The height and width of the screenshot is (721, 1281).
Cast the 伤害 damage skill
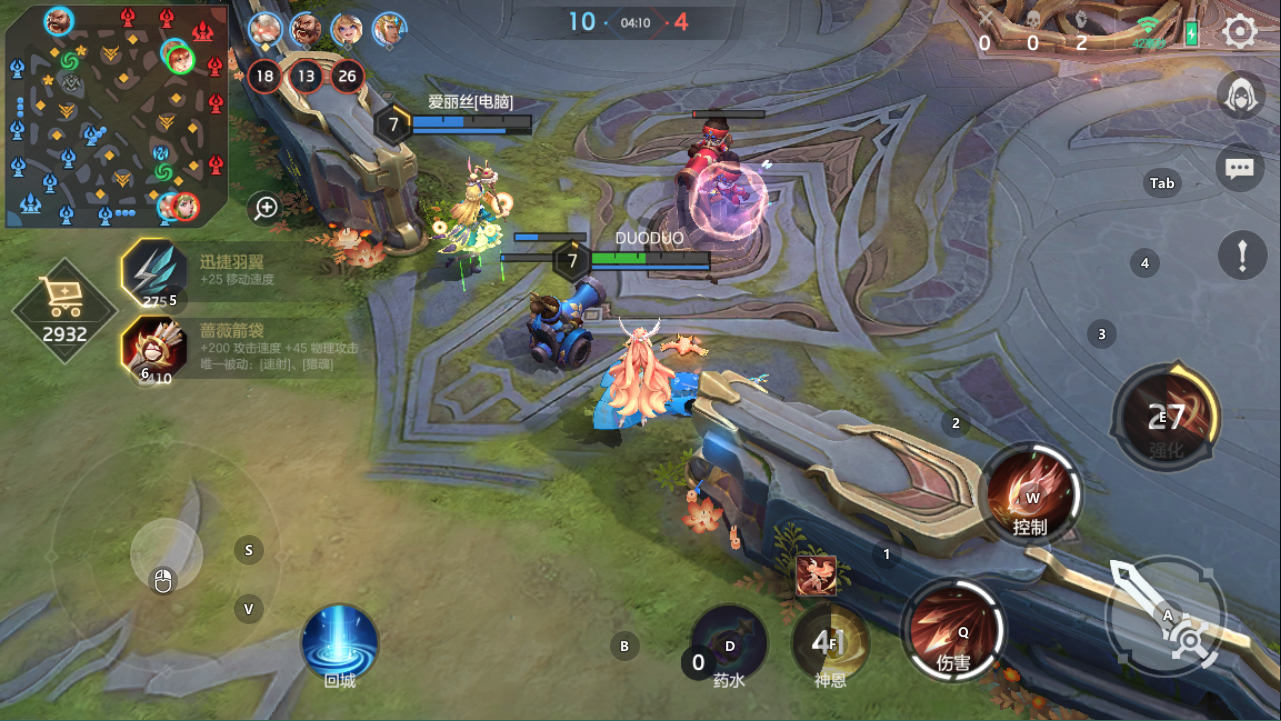point(953,630)
